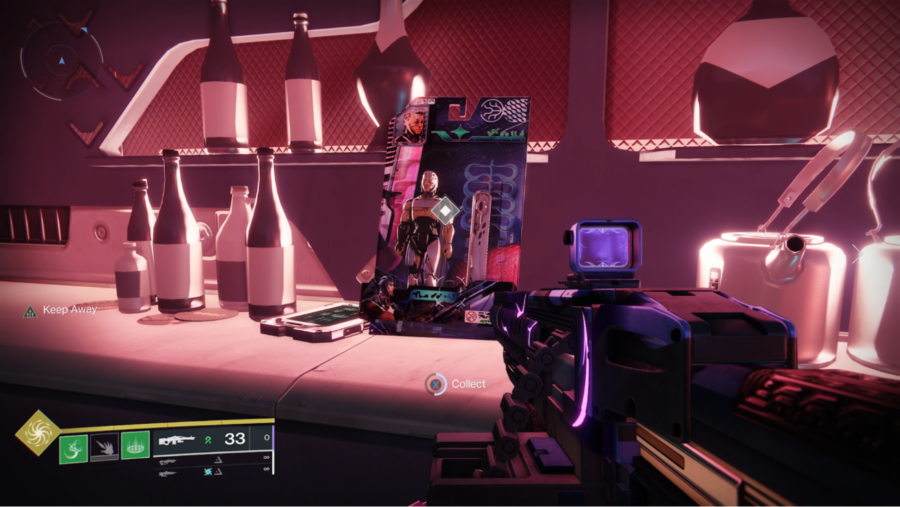Cast the class ability rift icon
The width and height of the screenshot is (900, 507).
pyautogui.click(x=135, y=446)
